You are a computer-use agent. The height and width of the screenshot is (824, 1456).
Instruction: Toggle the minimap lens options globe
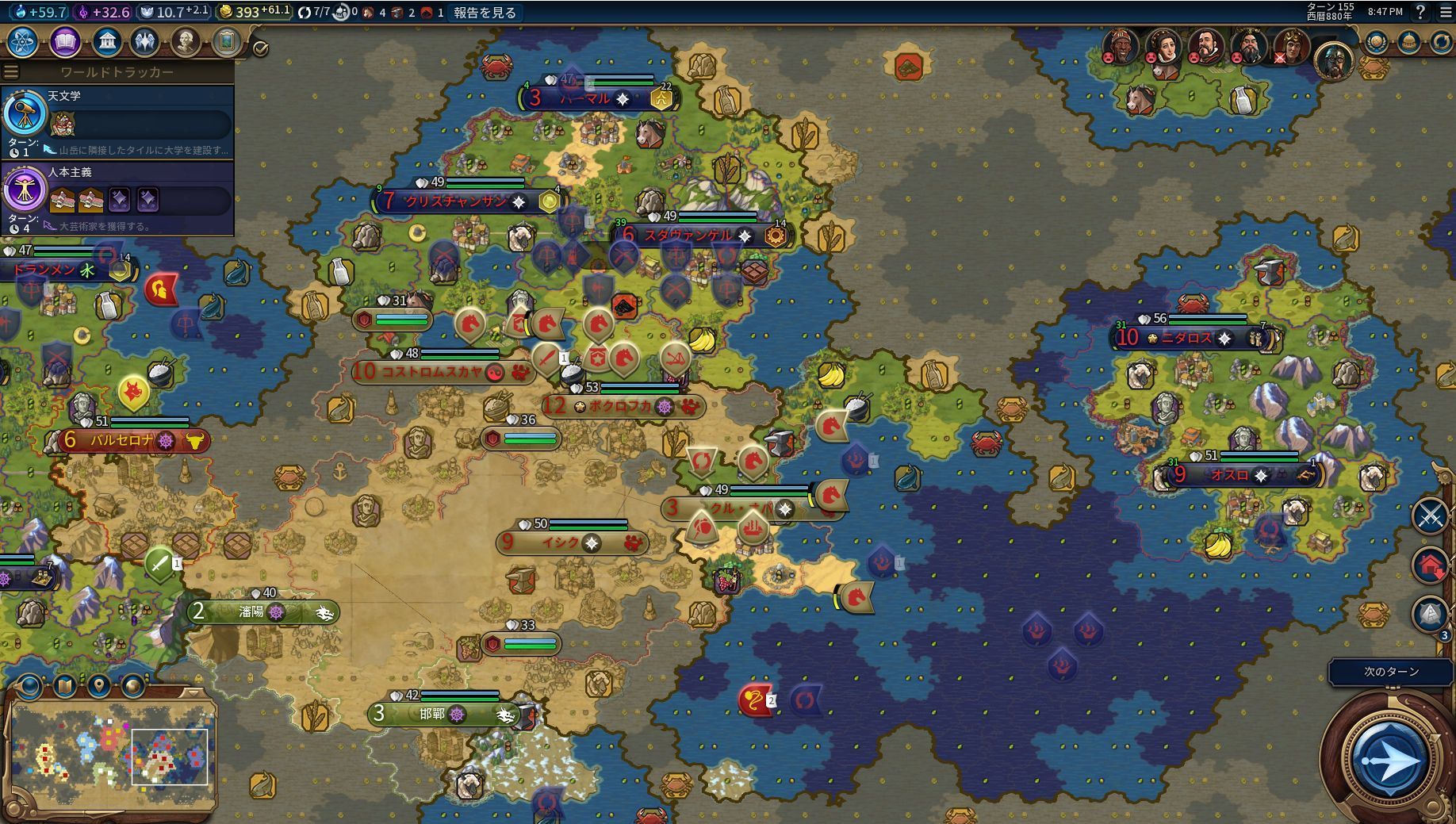click(29, 685)
